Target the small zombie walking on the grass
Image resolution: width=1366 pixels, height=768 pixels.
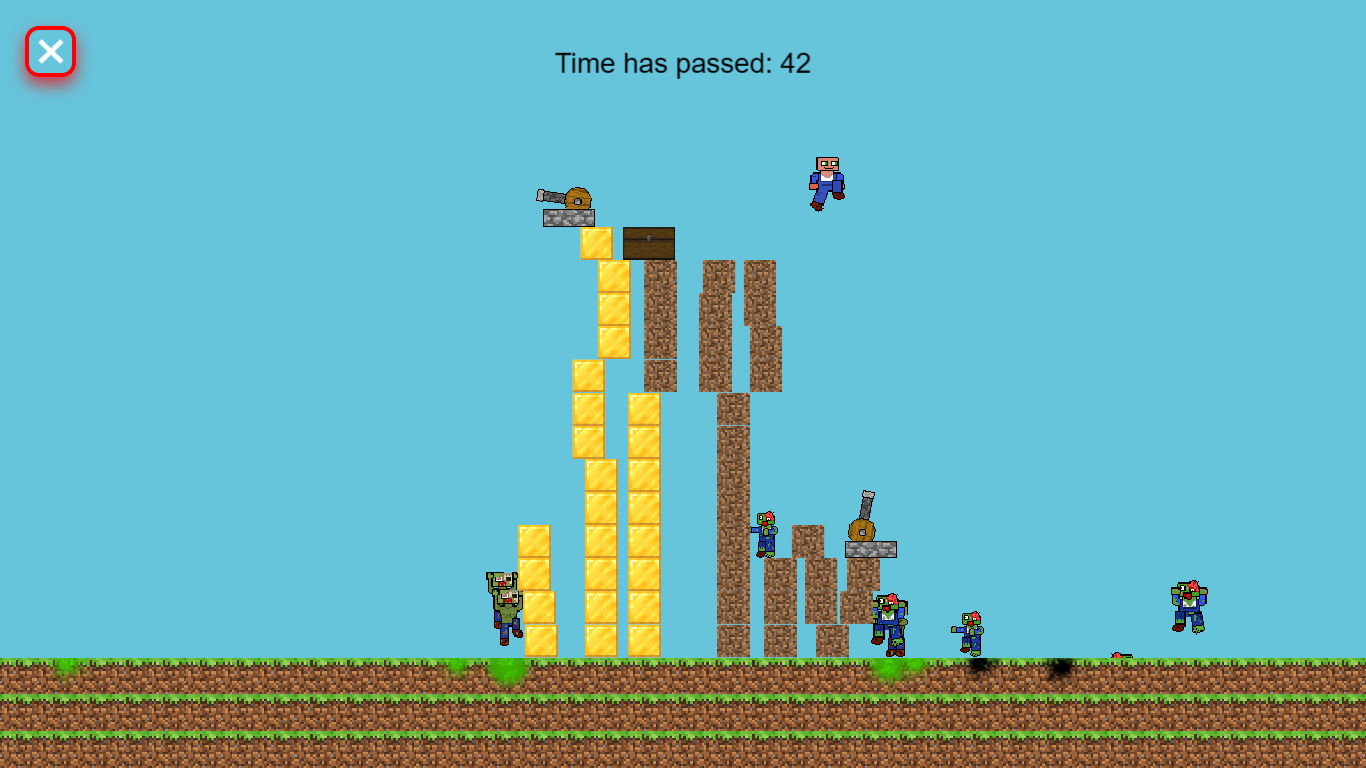point(968,630)
